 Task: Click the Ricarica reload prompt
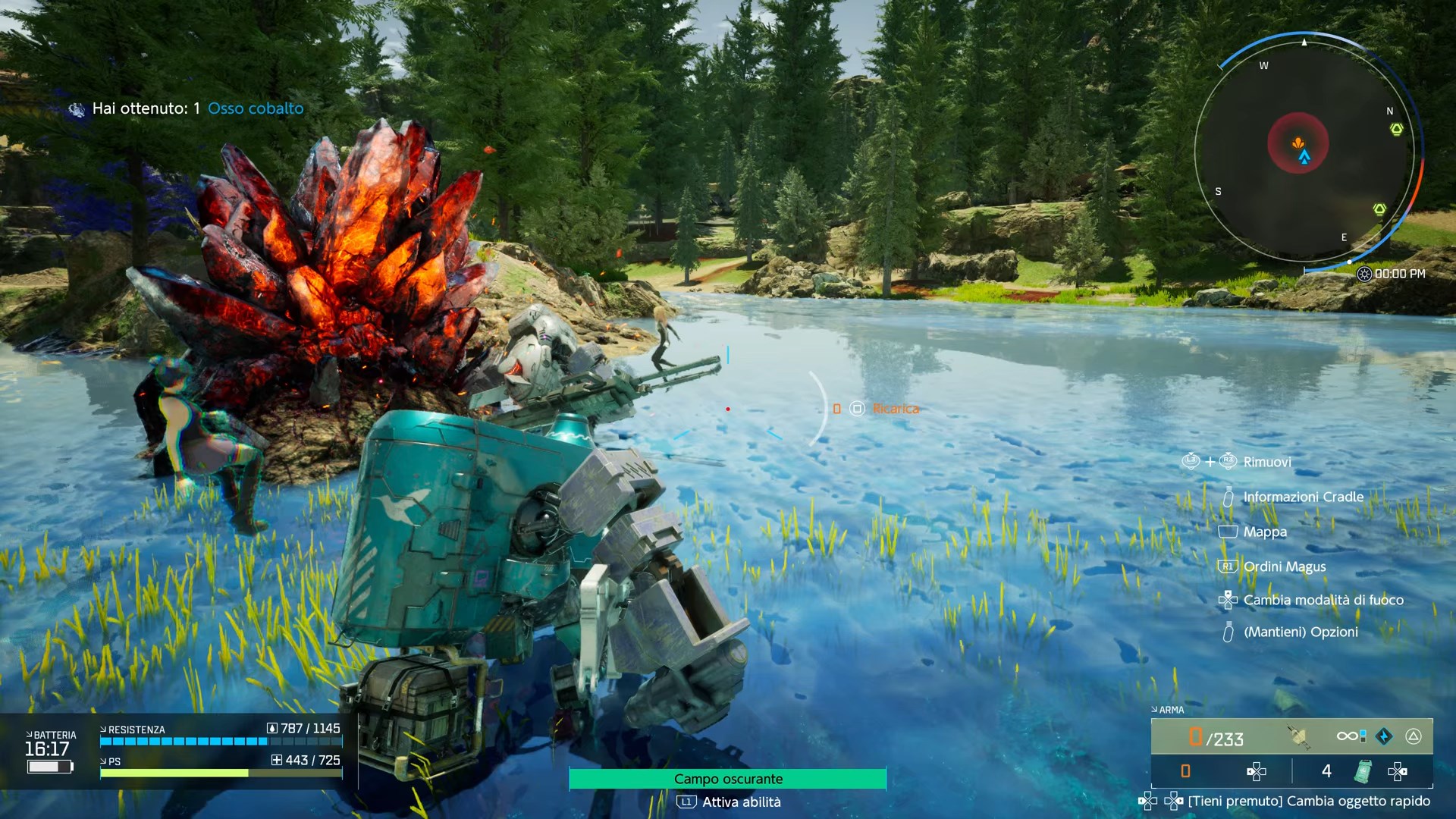pyautogui.click(x=895, y=409)
